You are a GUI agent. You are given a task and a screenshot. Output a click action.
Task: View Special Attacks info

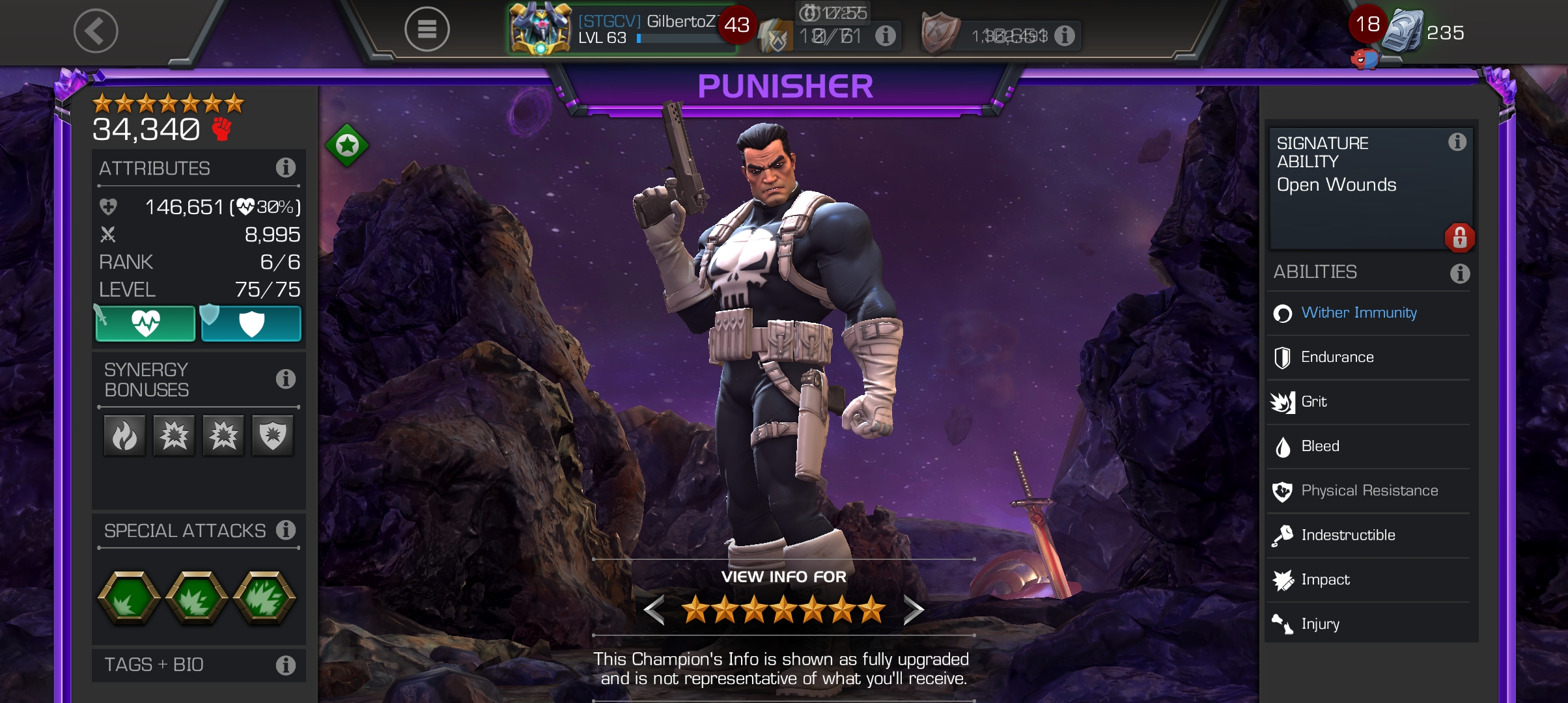pyautogui.click(x=285, y=531)
